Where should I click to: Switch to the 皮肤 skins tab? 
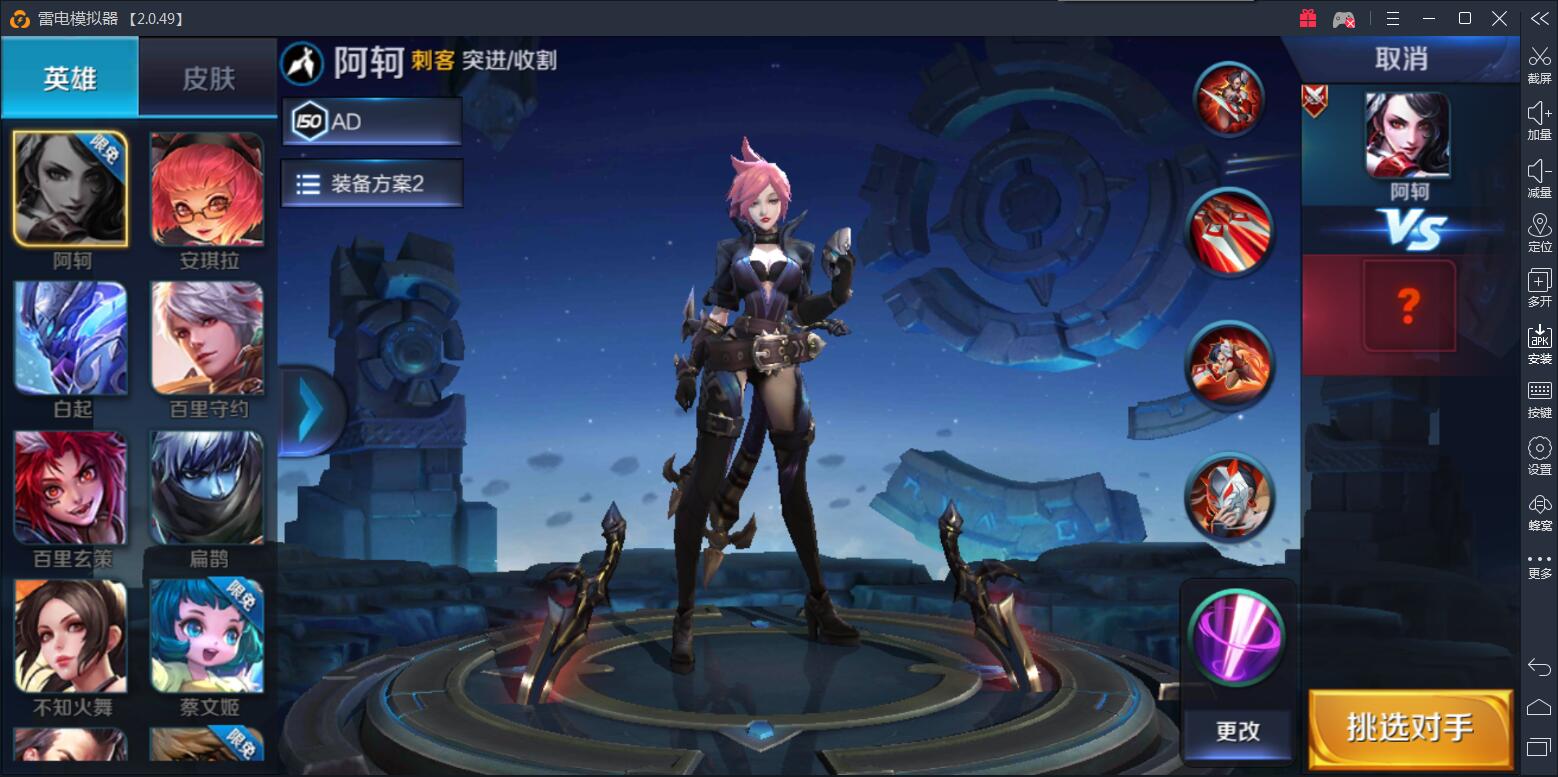(208, 78)
